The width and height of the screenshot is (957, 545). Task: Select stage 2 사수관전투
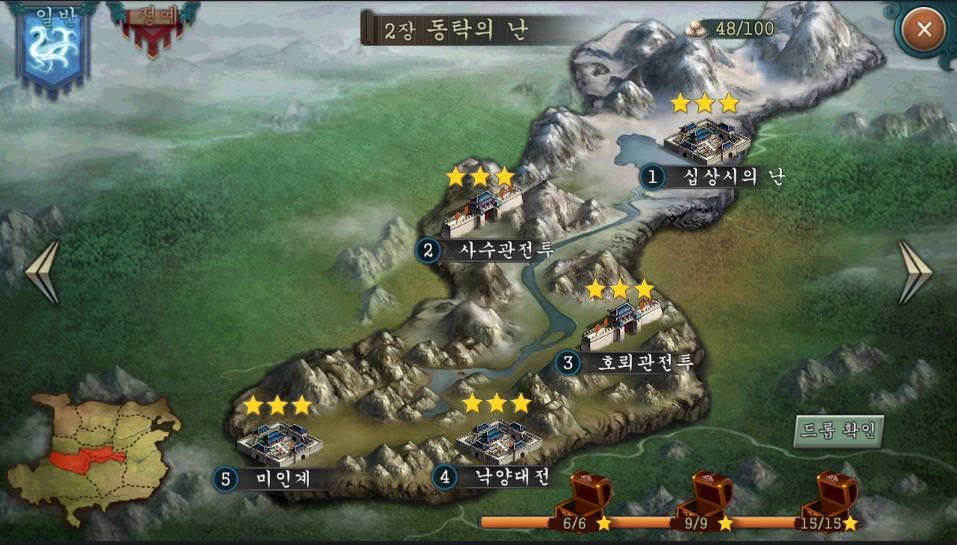pos(482,212)
